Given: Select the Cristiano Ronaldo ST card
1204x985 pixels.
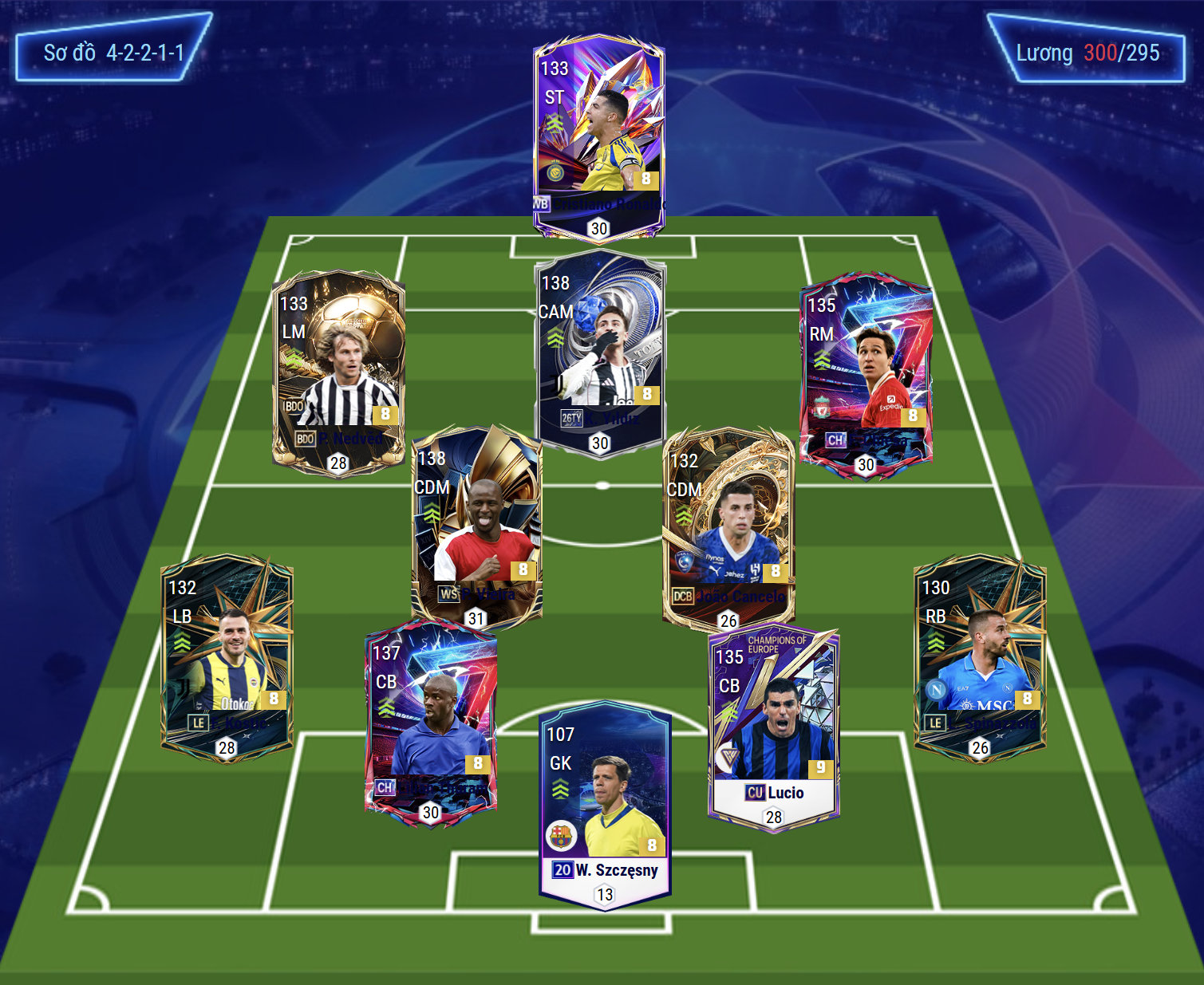Looking at the screenshot, I should [x=598, y=136].
